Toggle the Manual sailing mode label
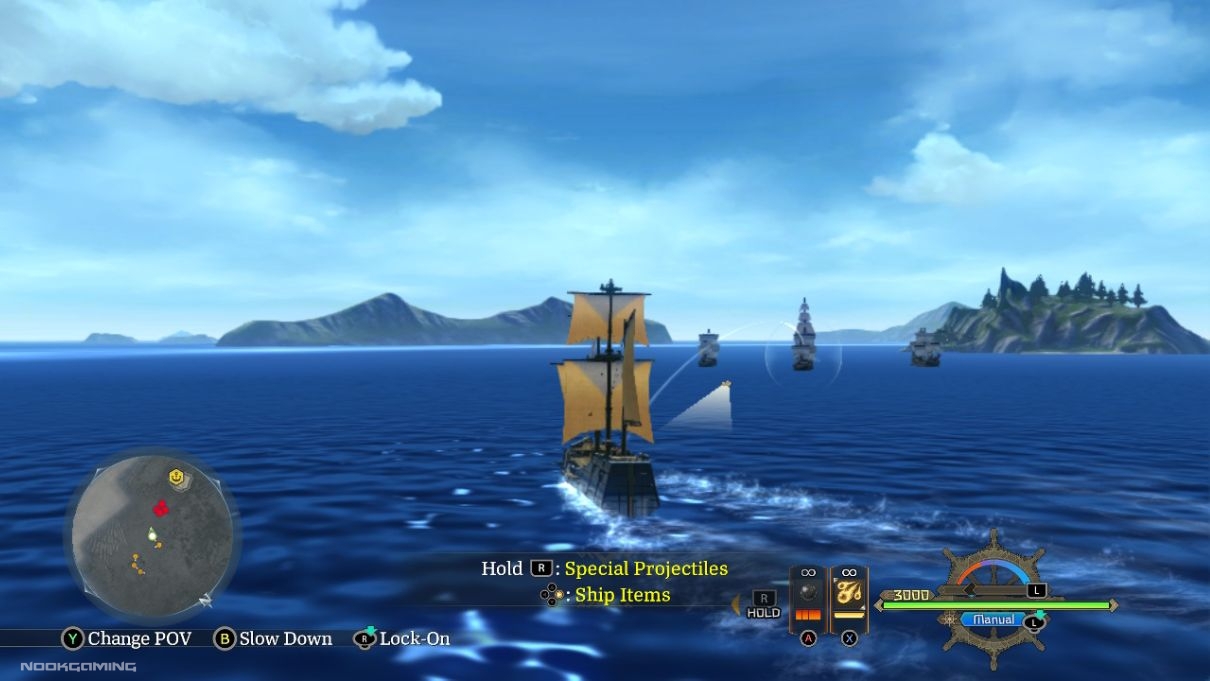This screenshot has height=681, width=1210. [x=992, y=620]
